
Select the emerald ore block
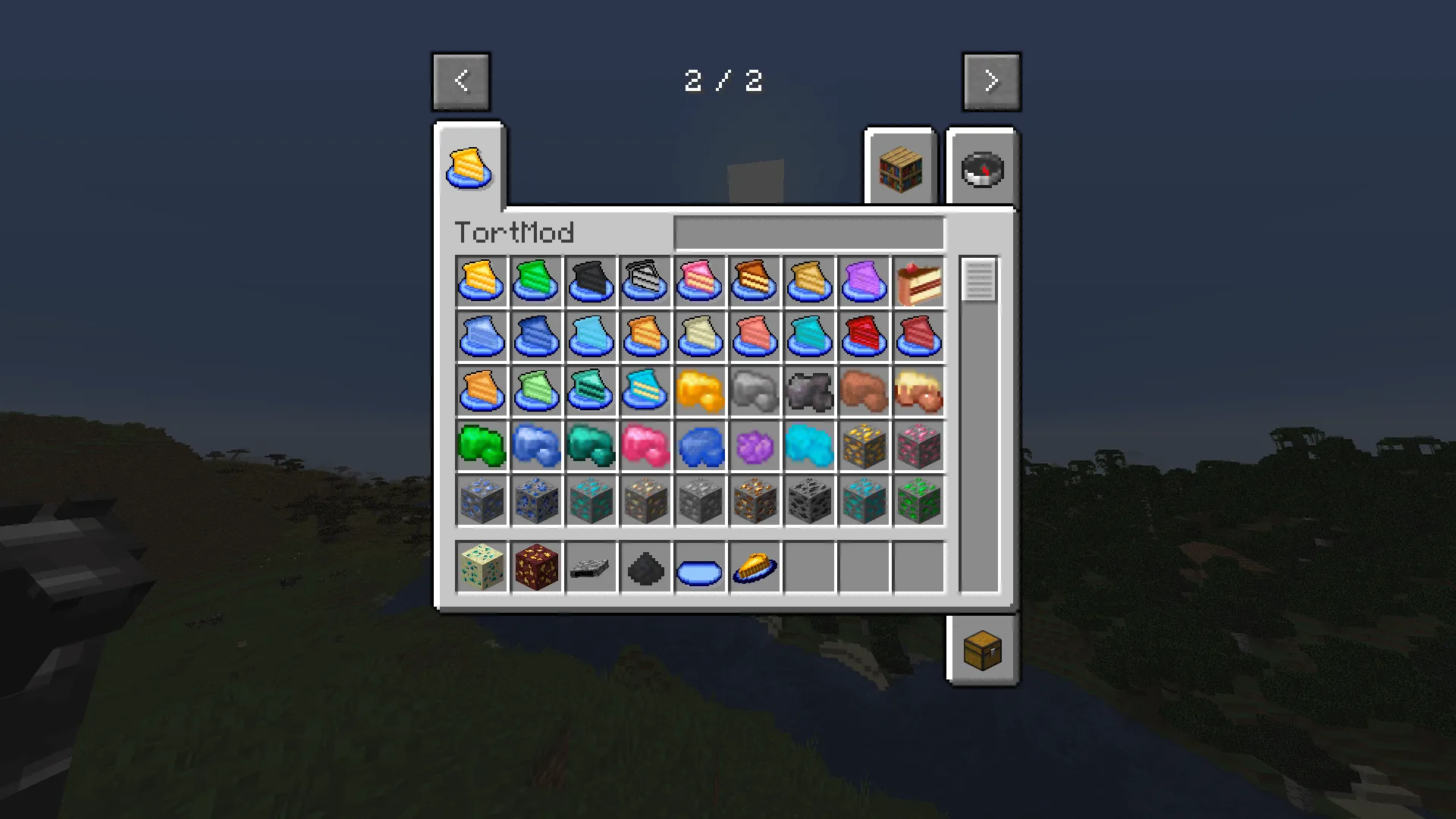[x=918, y=500]
